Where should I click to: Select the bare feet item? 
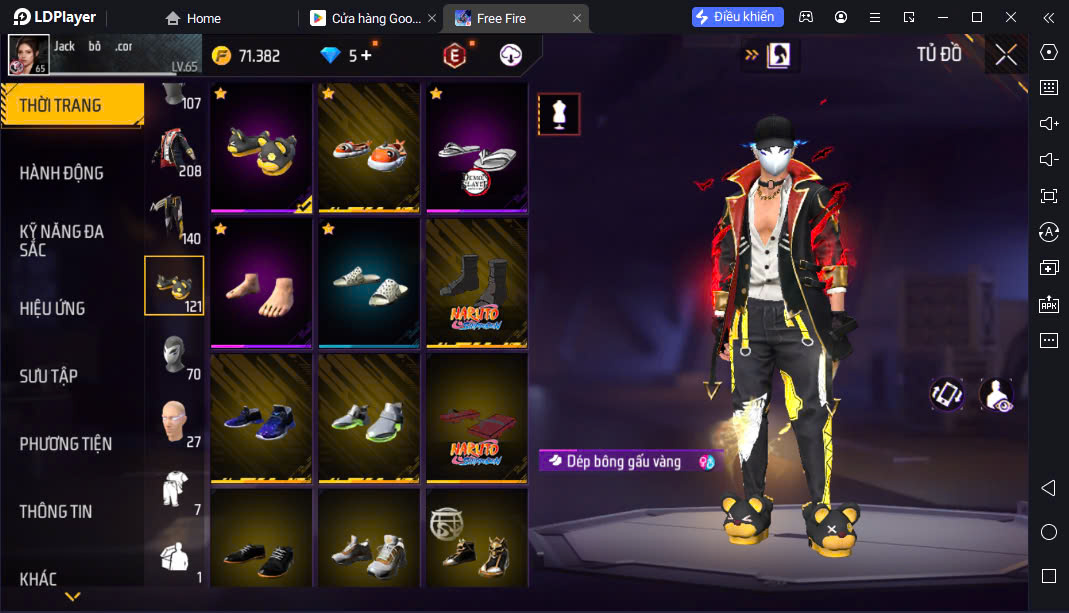click(x=263, y=283)
